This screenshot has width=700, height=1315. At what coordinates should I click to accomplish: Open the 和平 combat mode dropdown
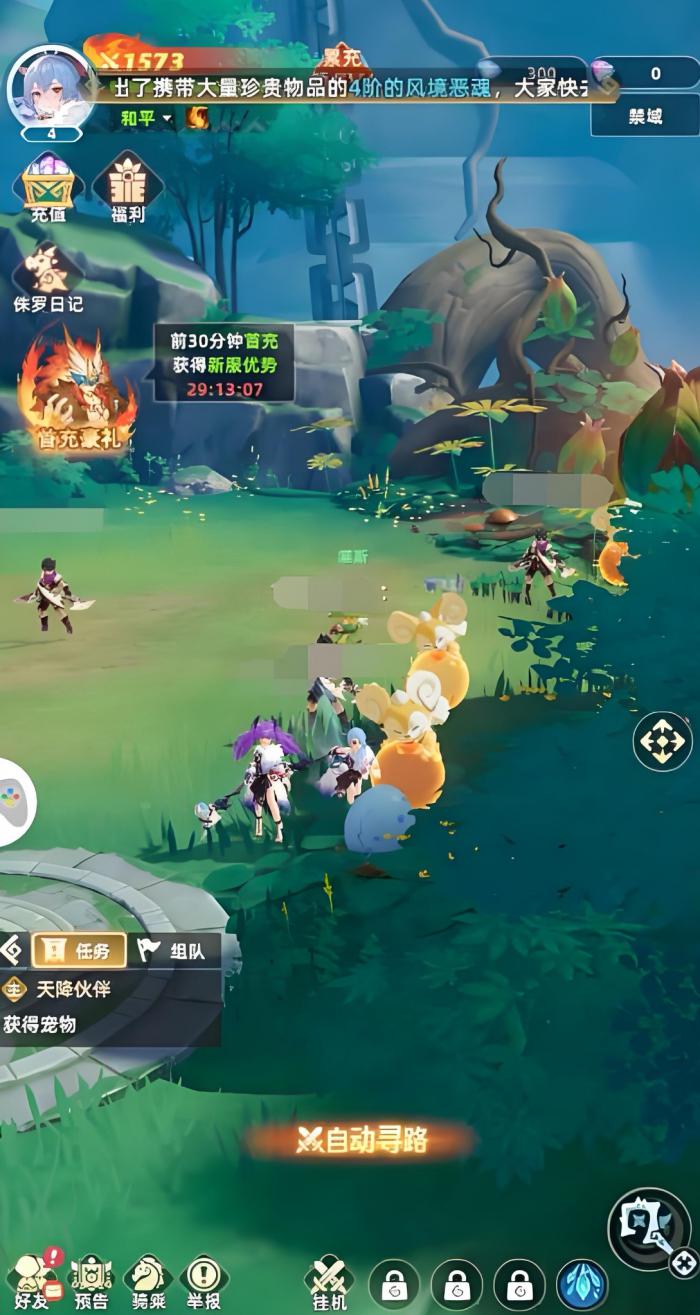145,118
